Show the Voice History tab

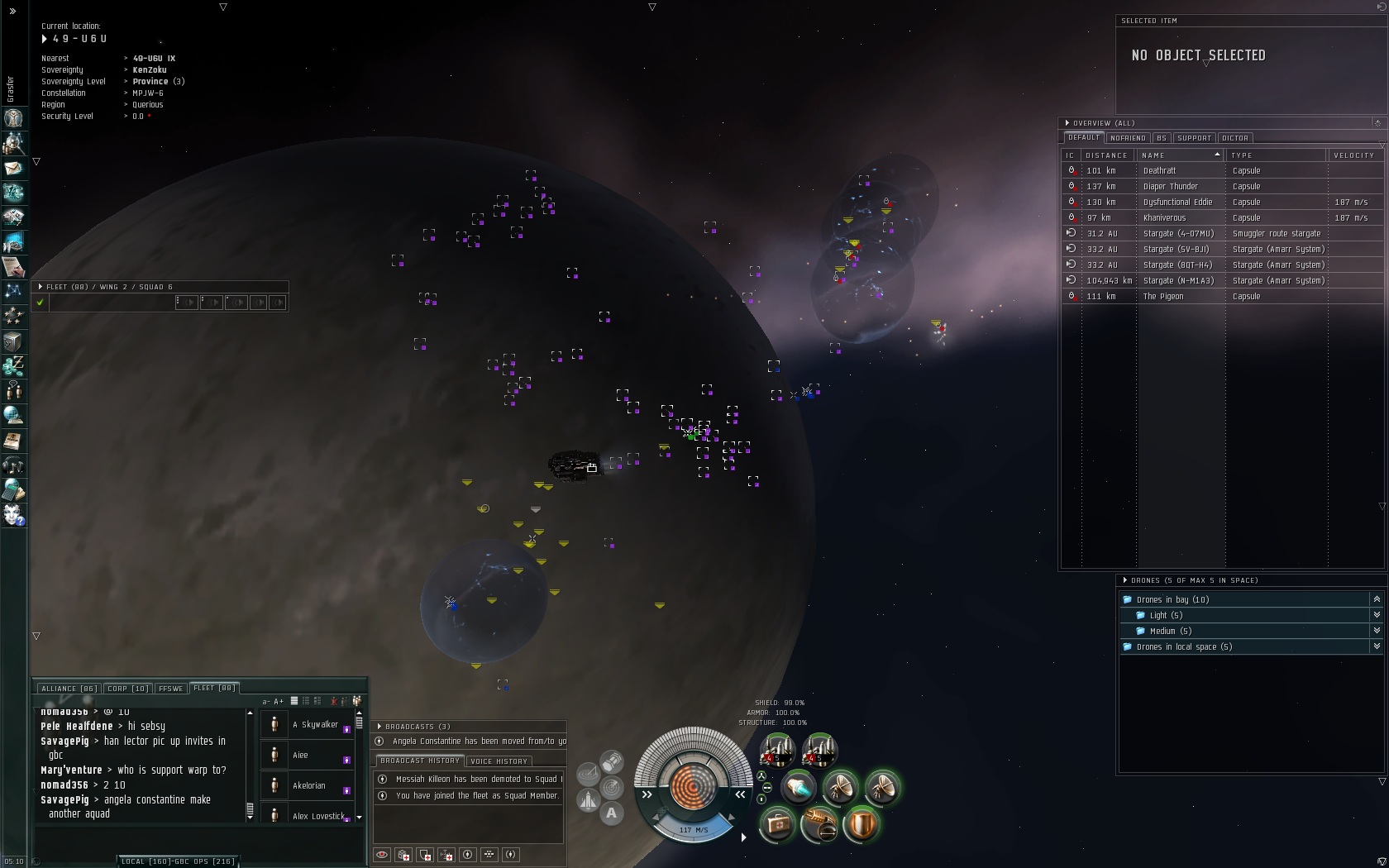coord(499,761)
